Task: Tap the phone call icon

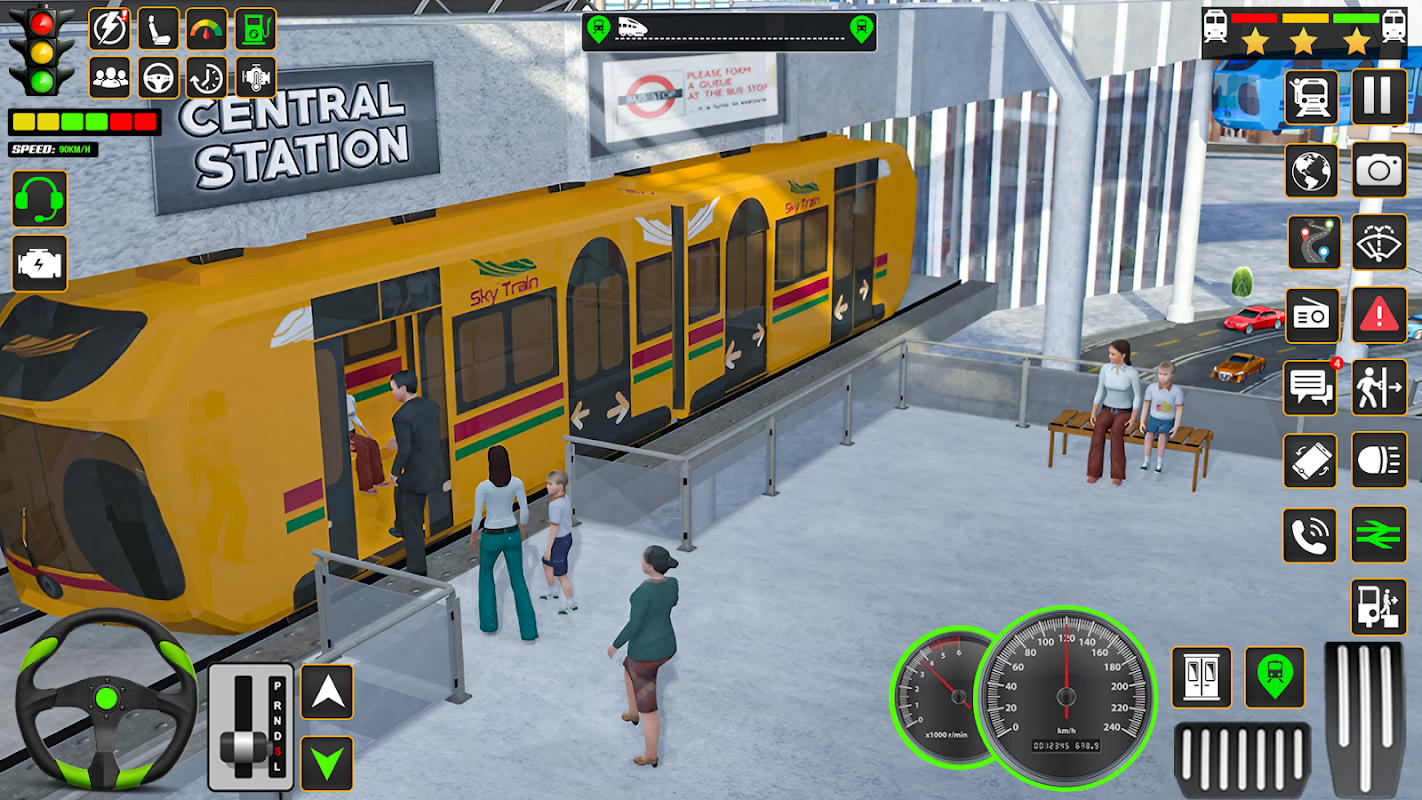Action: pos(1310,535)
